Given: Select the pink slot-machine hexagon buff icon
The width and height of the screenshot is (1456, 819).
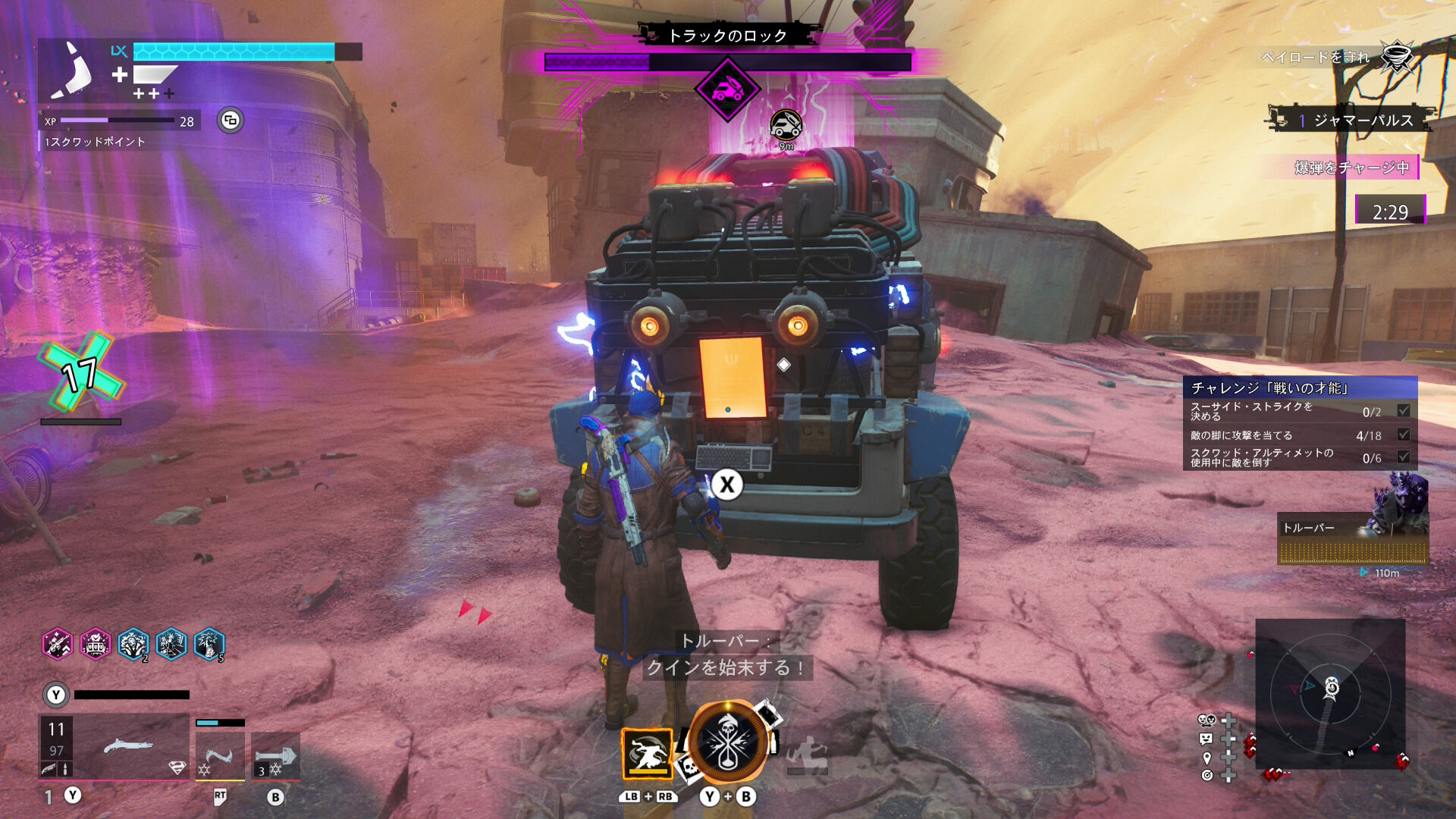Looking at the screenshot, I should click(96, 645).
